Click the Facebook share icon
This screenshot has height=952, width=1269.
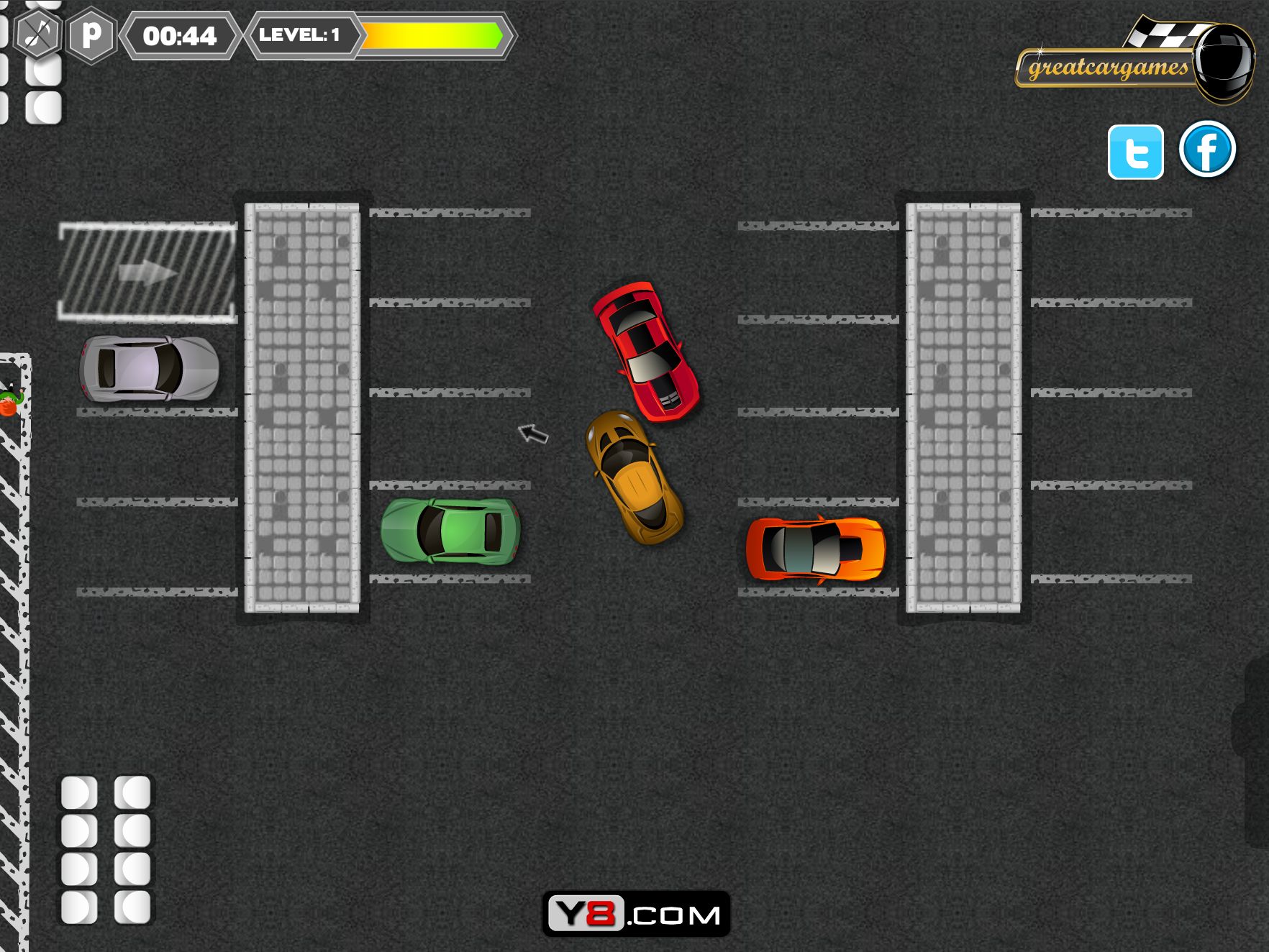pos(1207,152)
